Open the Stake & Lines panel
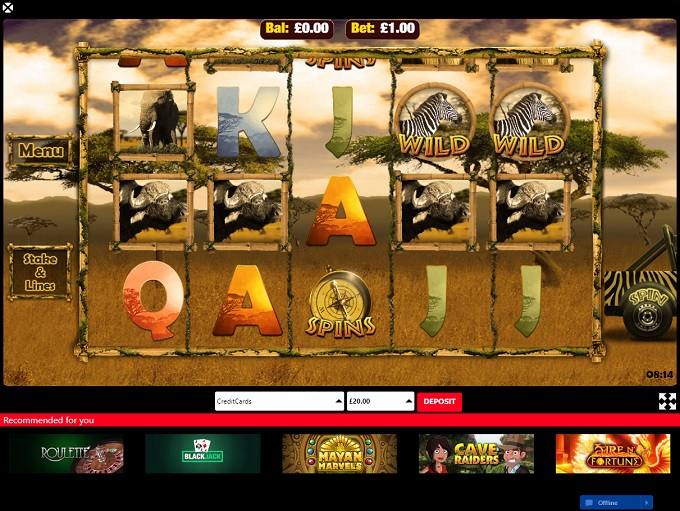This screenshot has width=680, height=511. tap(40, 272)
